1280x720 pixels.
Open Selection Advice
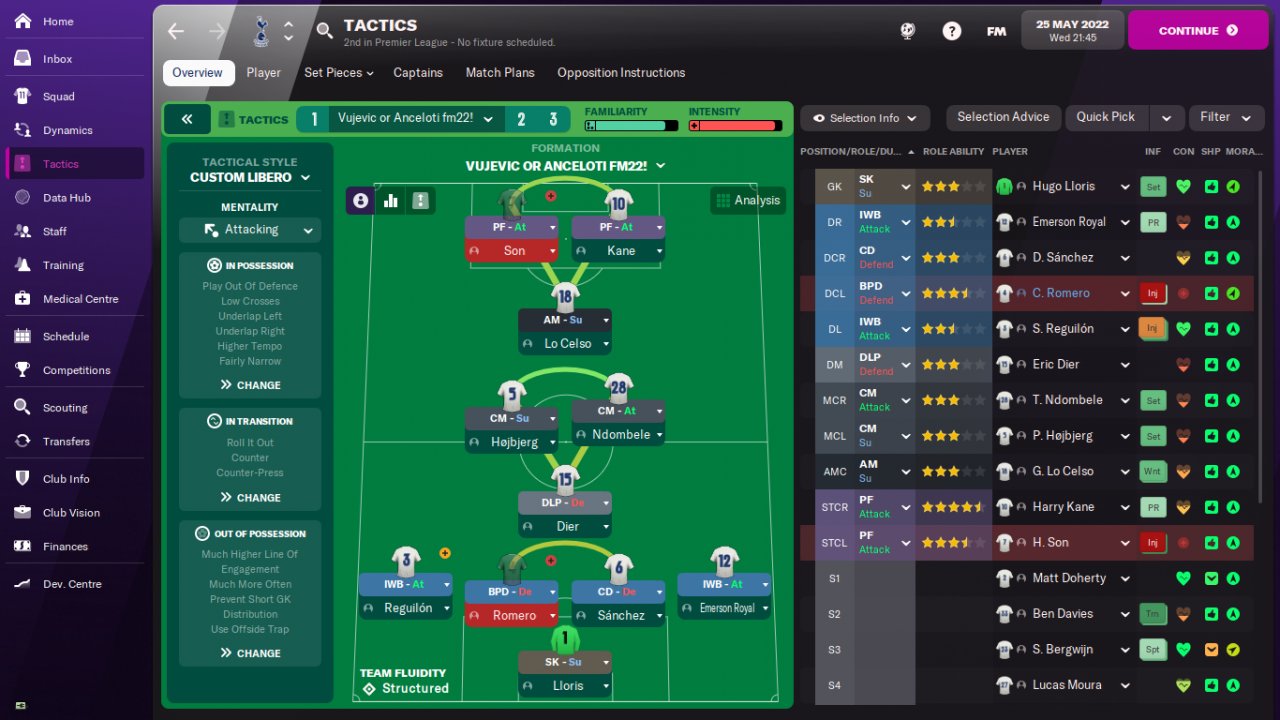(1003, 117)
